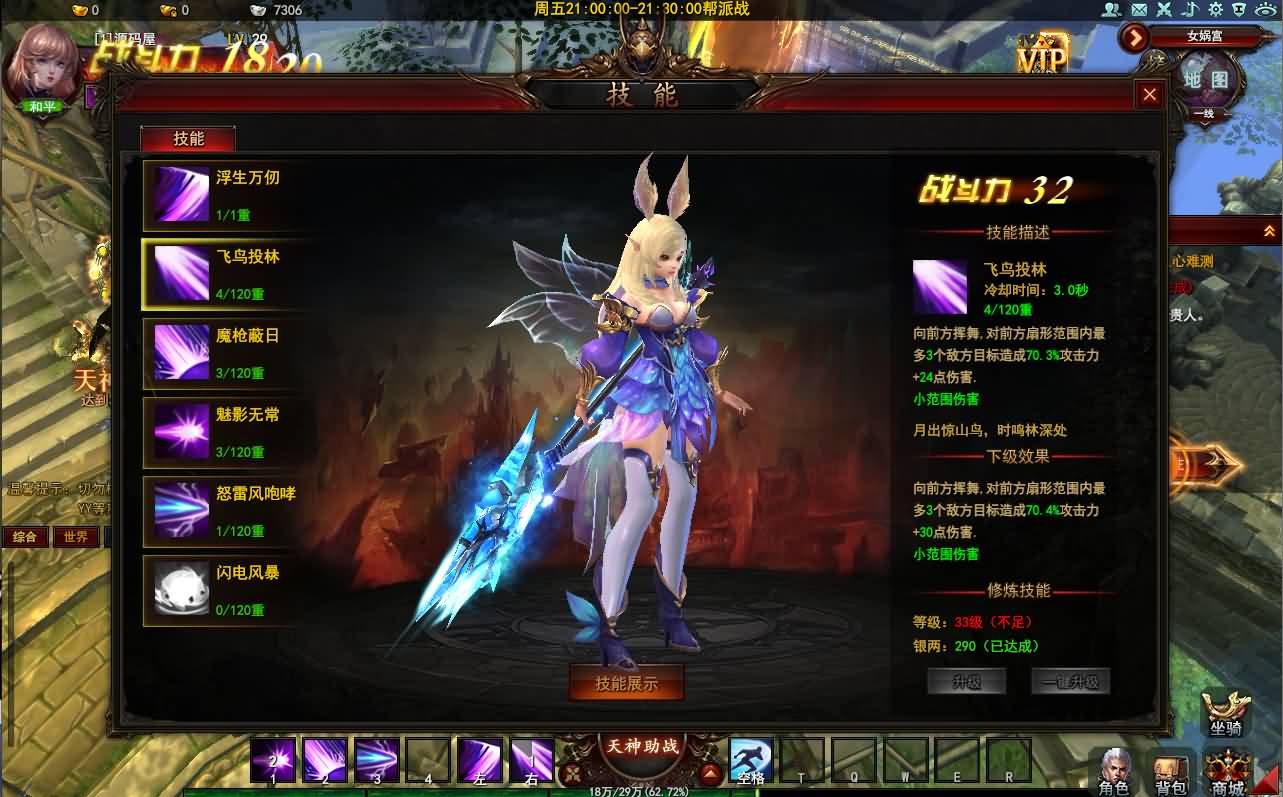Switch to the 世界 chat channel tab
Screen dimensions: 1283x797
(75, 536)
